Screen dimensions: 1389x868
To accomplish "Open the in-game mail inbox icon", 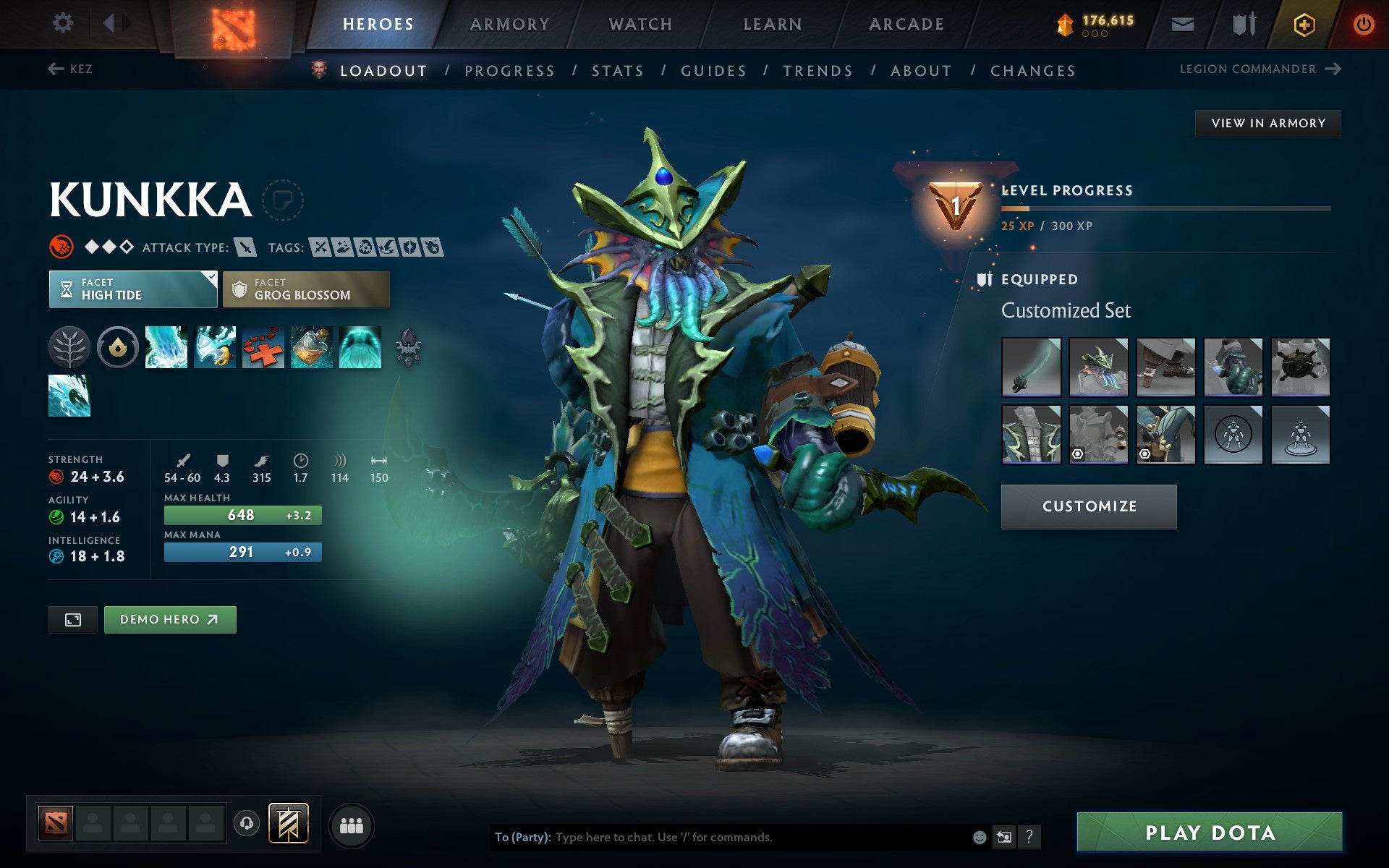I will 1182,23.
